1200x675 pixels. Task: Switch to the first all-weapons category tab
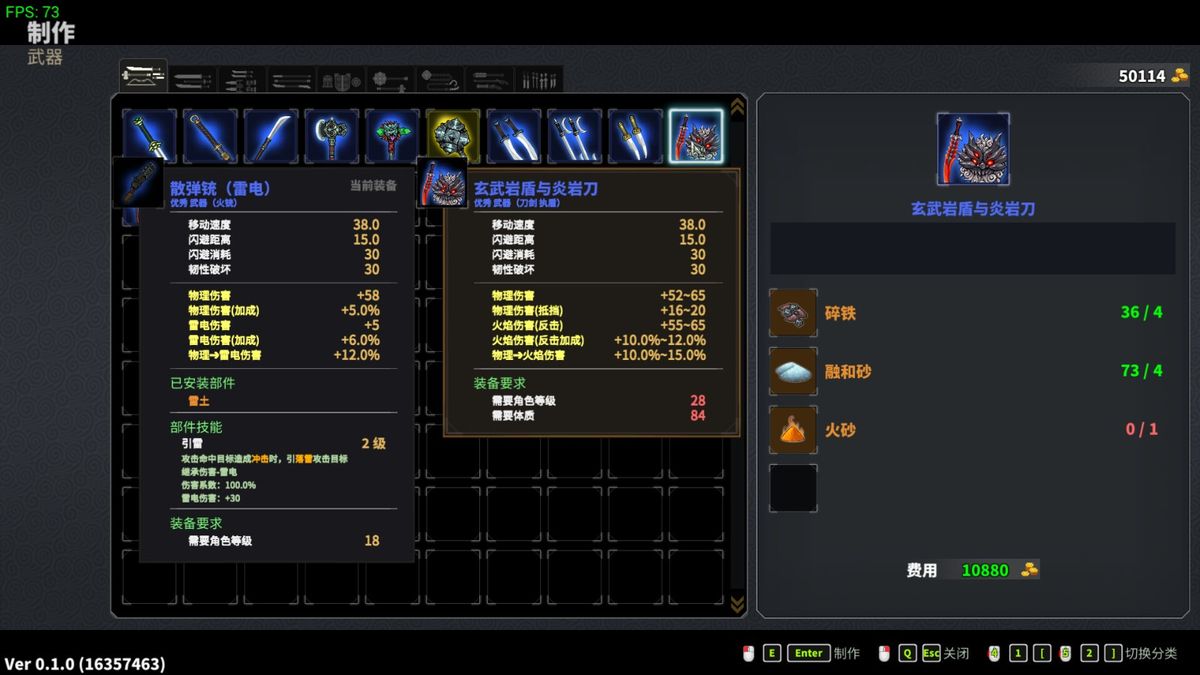(x=143, y=76)
